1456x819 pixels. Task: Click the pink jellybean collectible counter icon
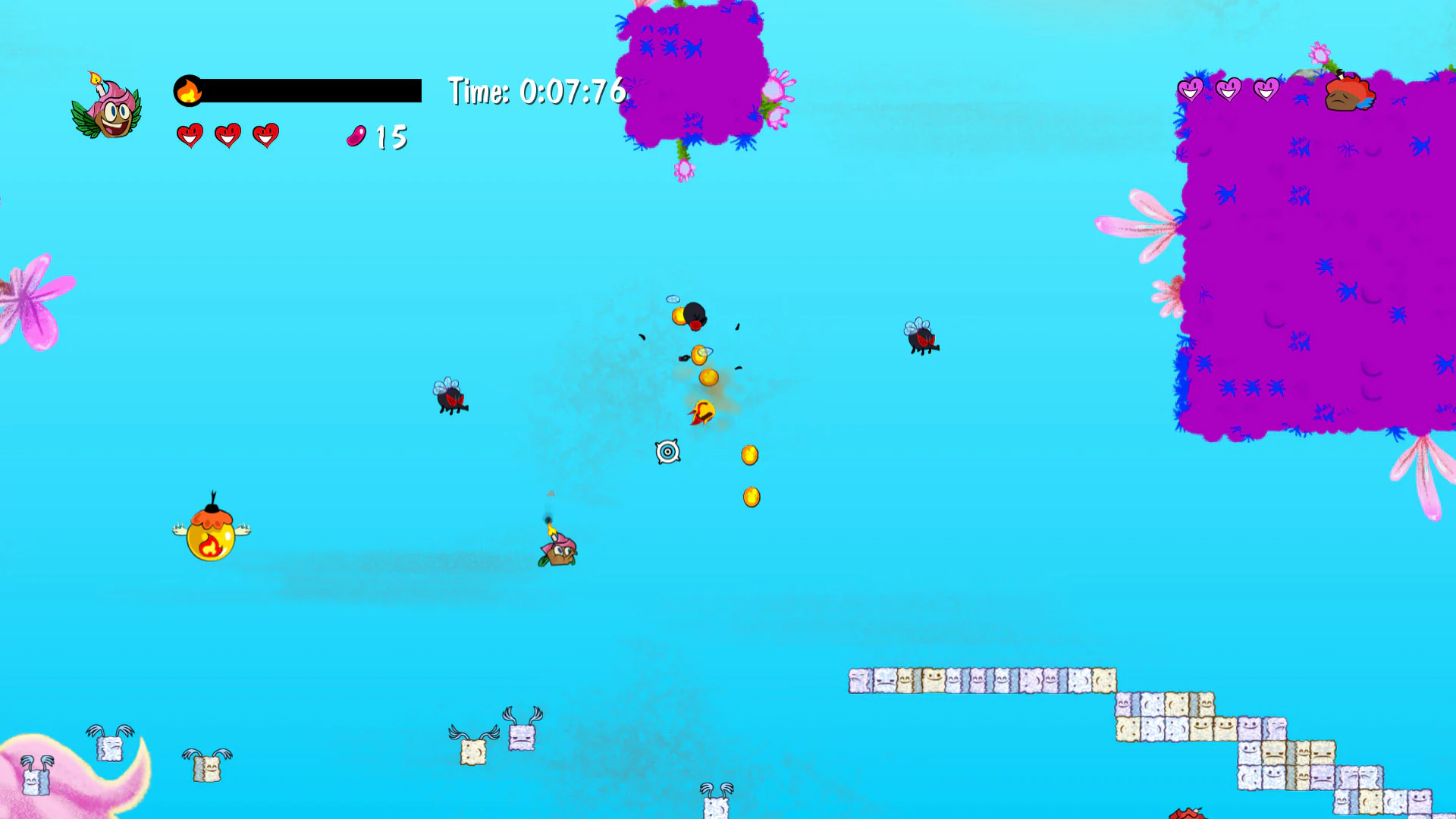[356, 136]
